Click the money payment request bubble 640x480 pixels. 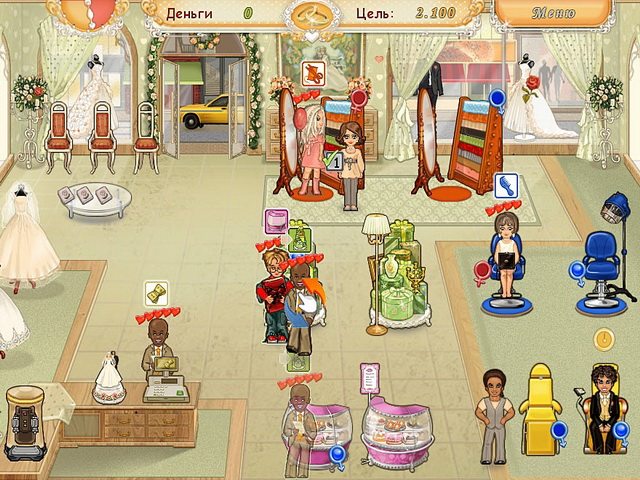coord(156,293)
